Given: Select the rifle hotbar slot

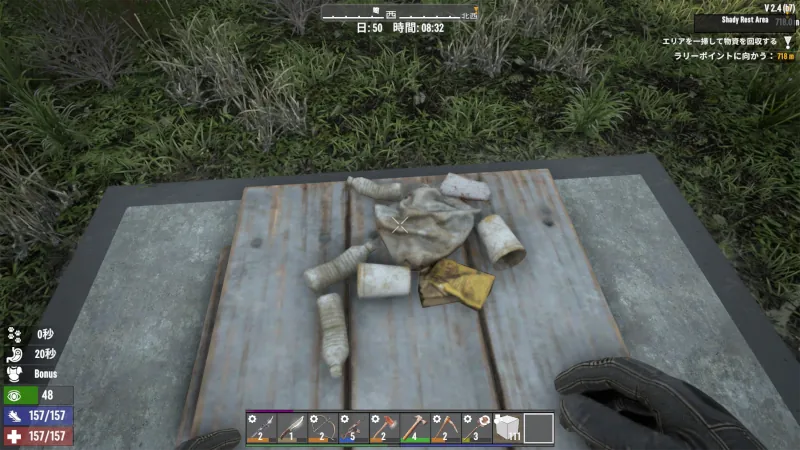Looking at the screenshot, I should click(x=353, y=427).
